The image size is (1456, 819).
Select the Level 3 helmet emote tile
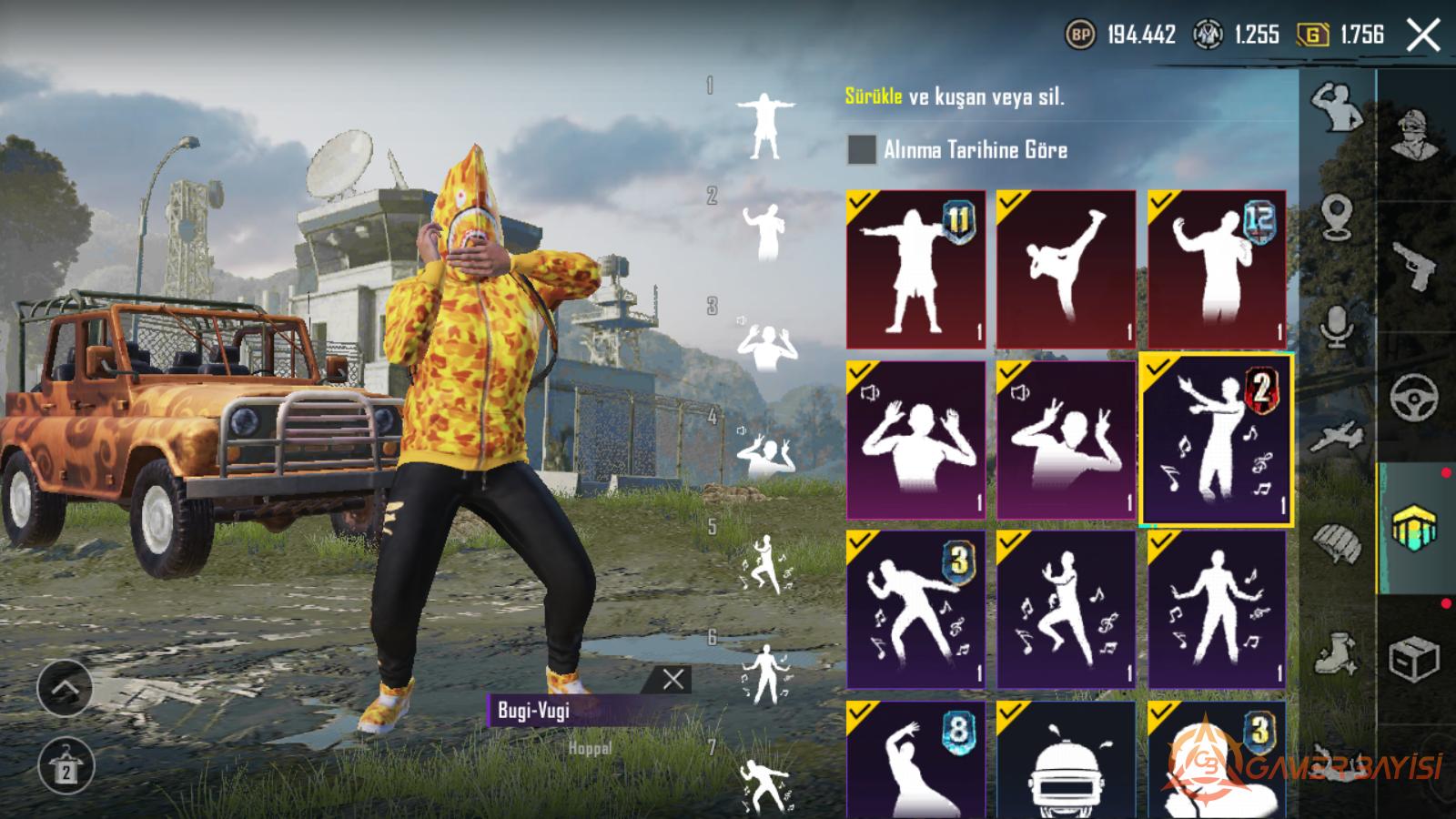[1066, 759]
